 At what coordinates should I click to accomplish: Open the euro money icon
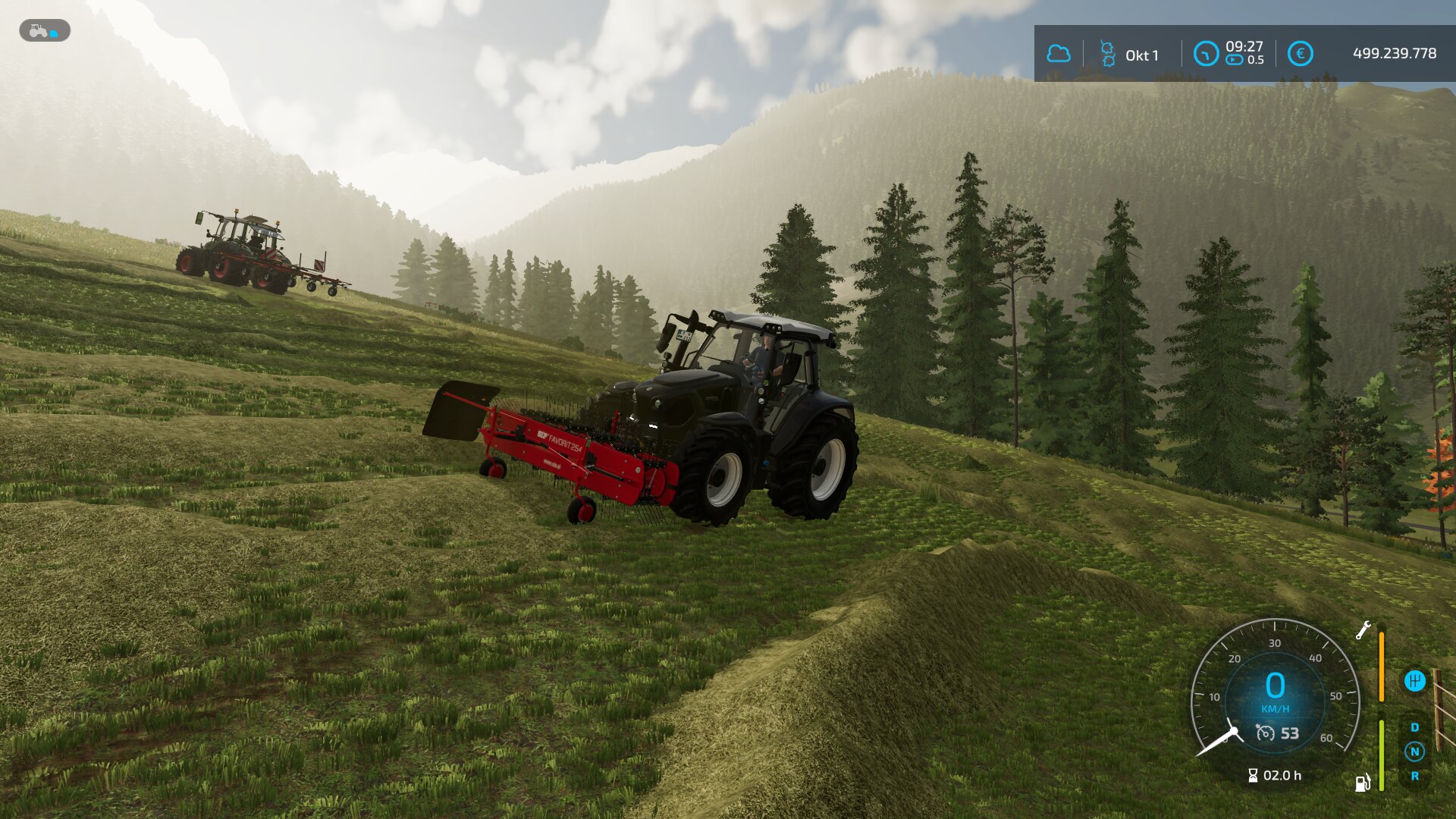(1300, 54)
